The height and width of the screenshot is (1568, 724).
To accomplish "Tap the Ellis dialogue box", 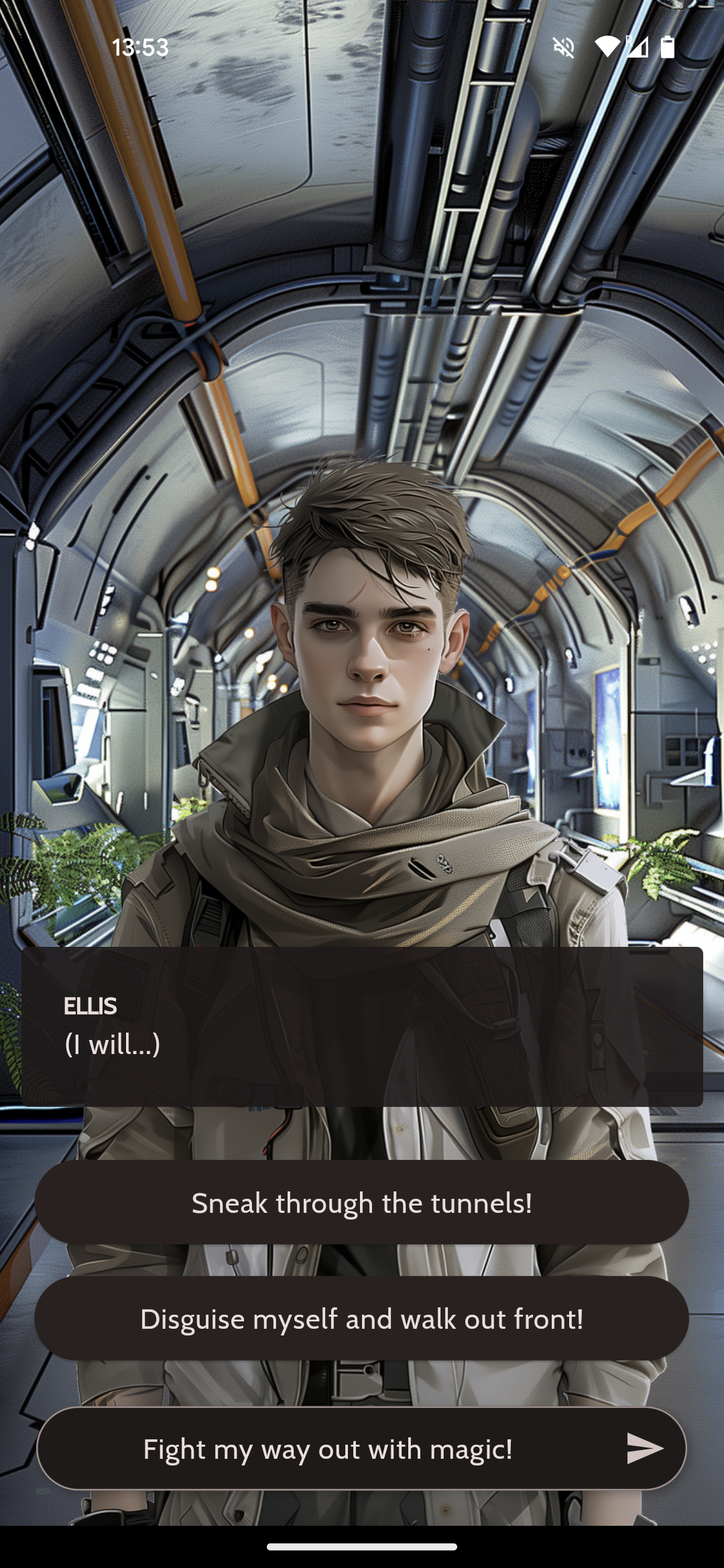I will tap(362, 1026).
